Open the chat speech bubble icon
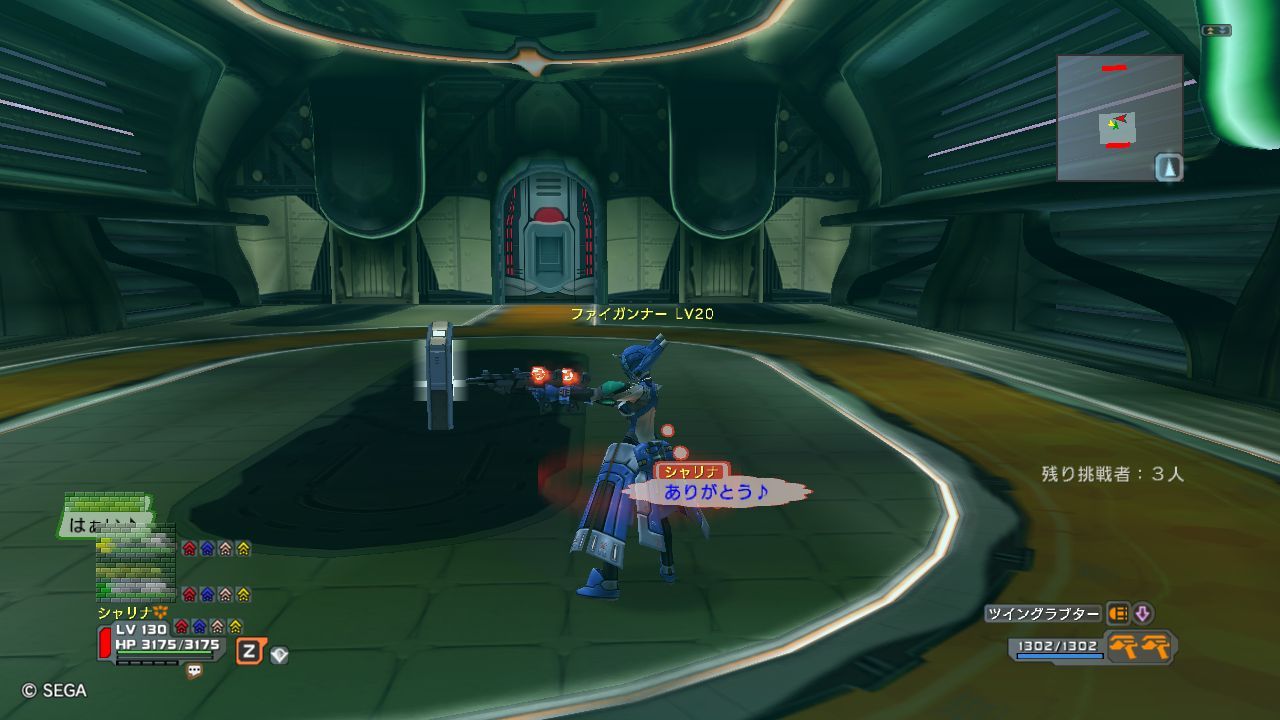 pos(194,672)
